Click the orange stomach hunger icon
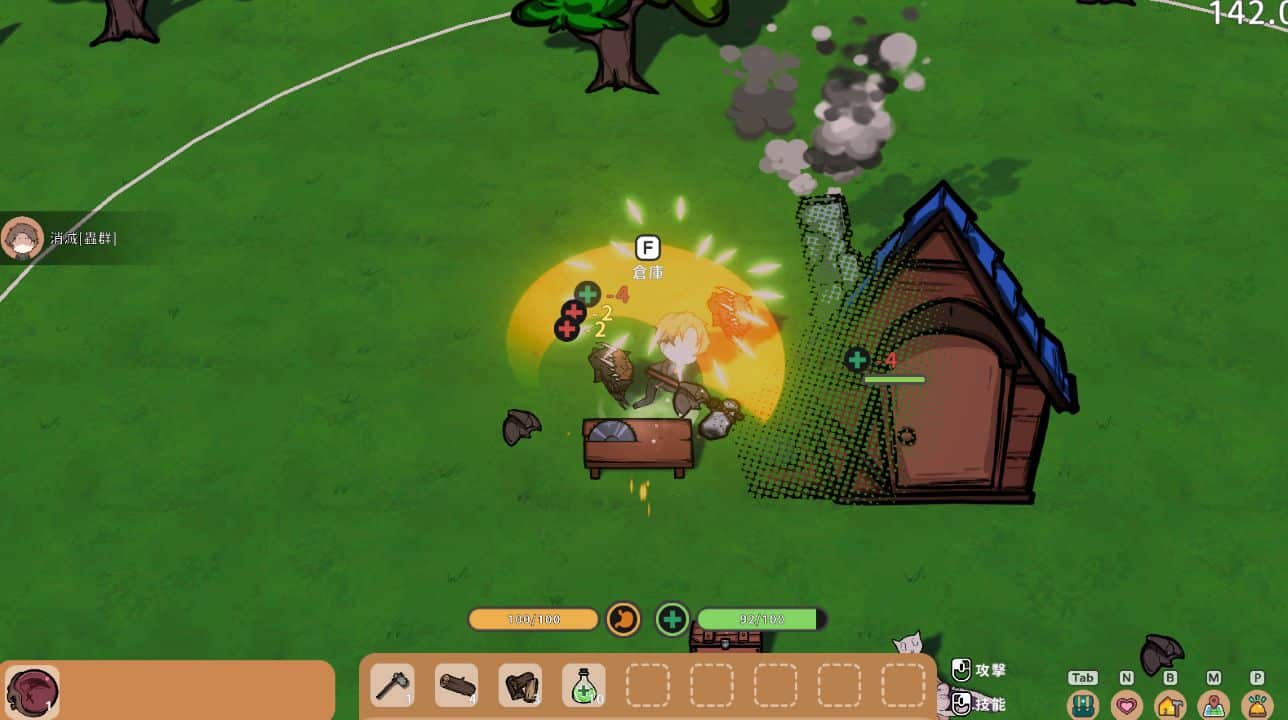 623,619
